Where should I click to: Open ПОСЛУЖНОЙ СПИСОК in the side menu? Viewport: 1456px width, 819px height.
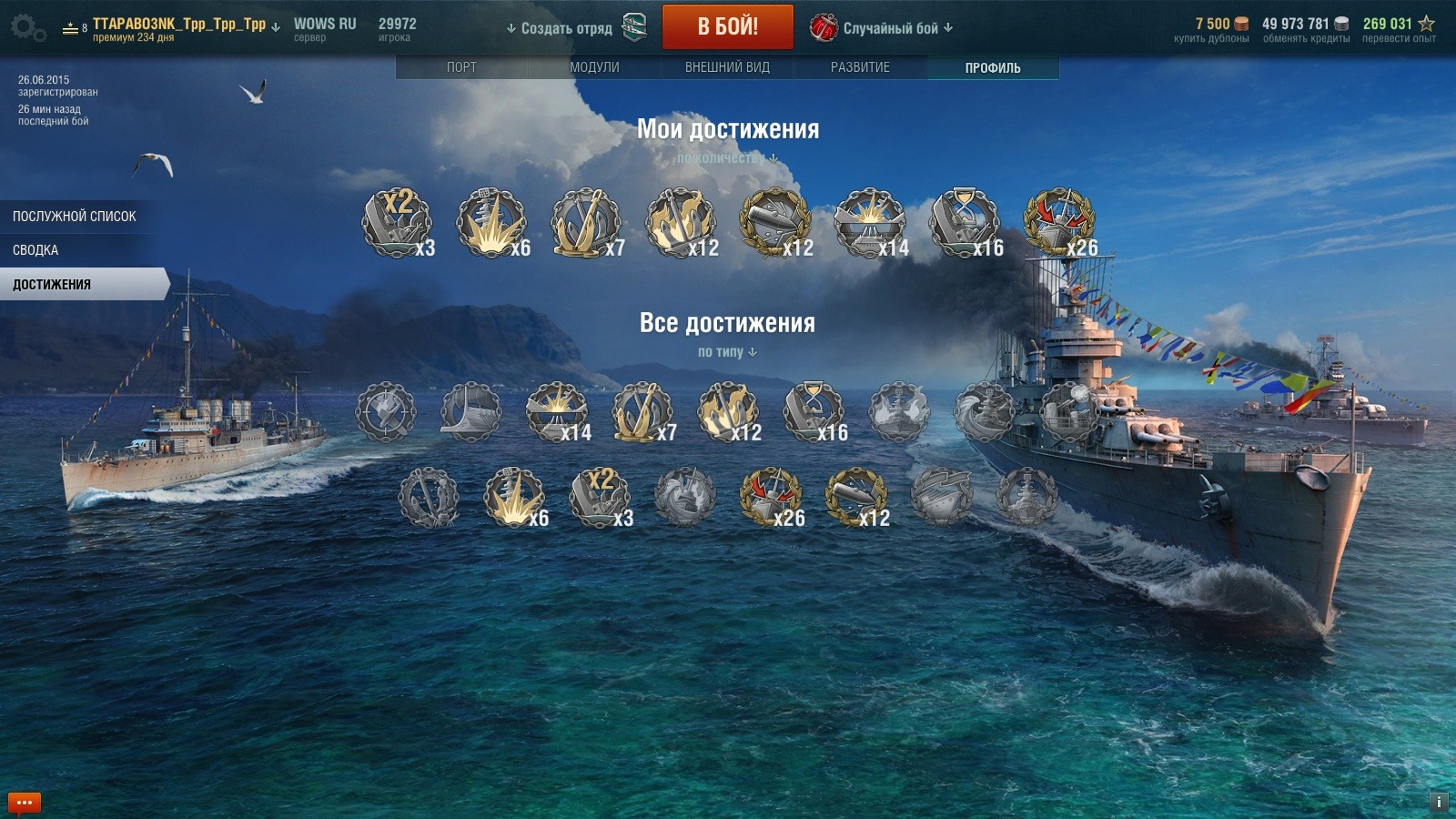click(75, 217)
